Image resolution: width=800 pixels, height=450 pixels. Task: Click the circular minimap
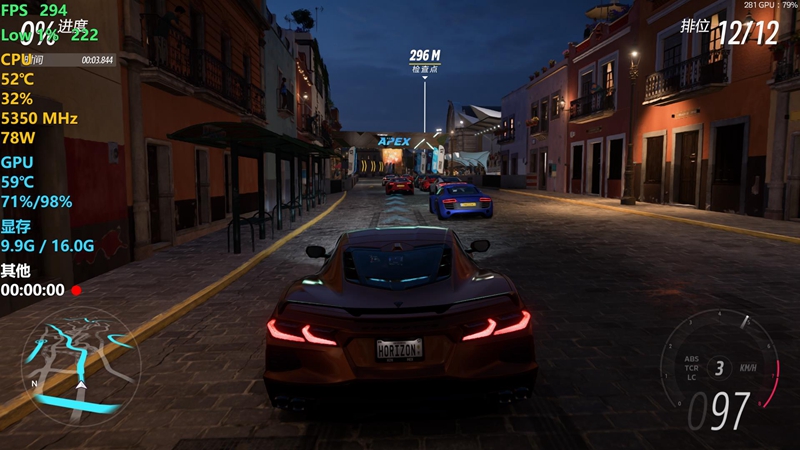point(80,366)
